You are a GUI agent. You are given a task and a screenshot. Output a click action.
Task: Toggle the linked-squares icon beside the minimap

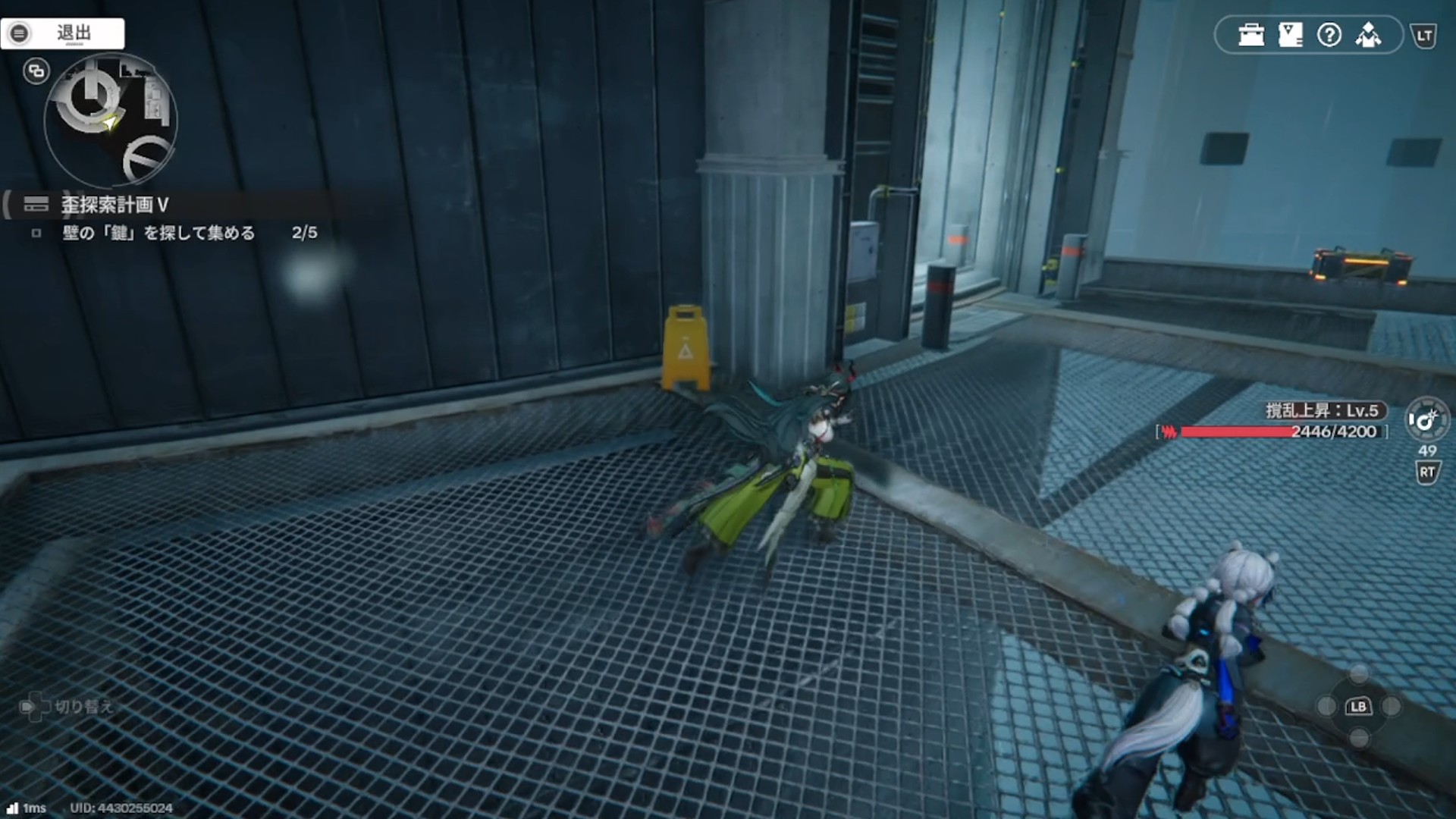[36, 71]
